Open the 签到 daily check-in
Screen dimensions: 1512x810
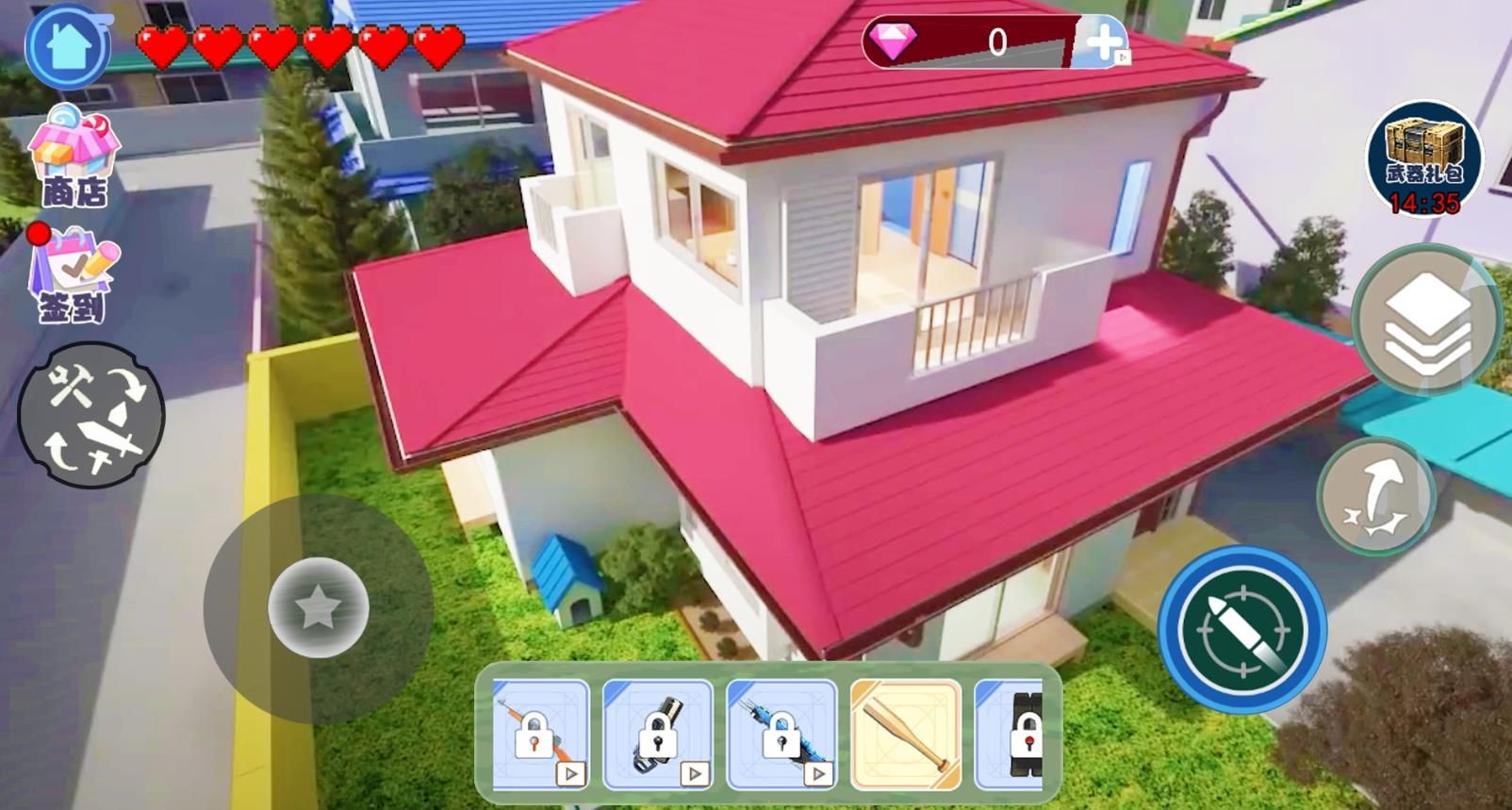pyautogui.click(x=74, y=274)
